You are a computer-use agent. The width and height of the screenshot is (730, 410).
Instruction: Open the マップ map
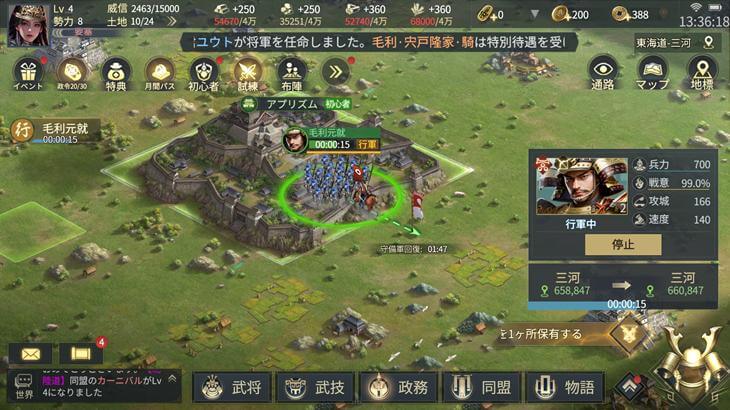[652, 72]
